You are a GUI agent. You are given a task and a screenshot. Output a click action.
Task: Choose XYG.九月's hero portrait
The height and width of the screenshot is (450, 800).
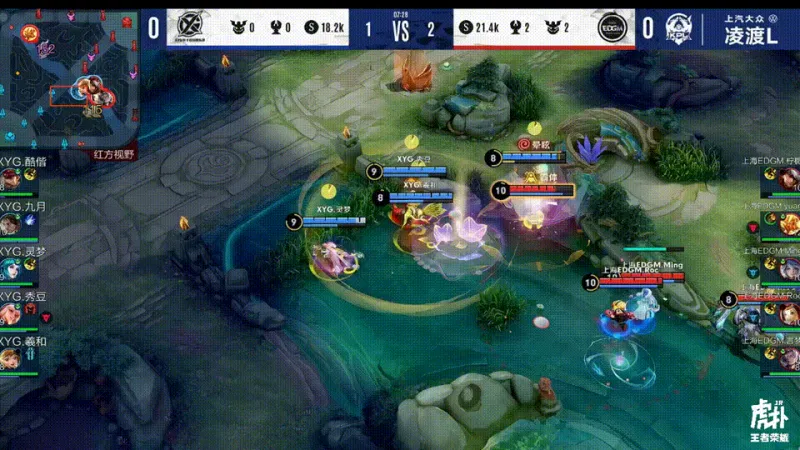(10, 224)
